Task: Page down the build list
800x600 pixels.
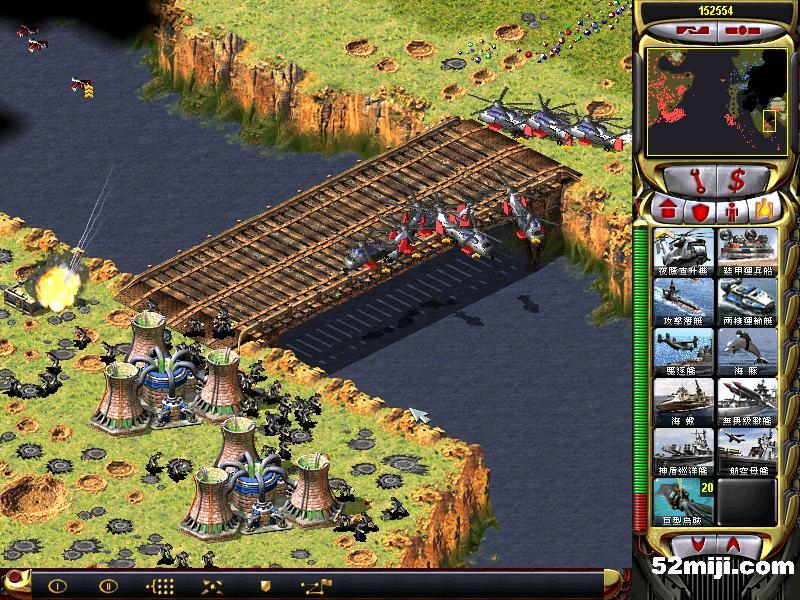Action: 742,544
